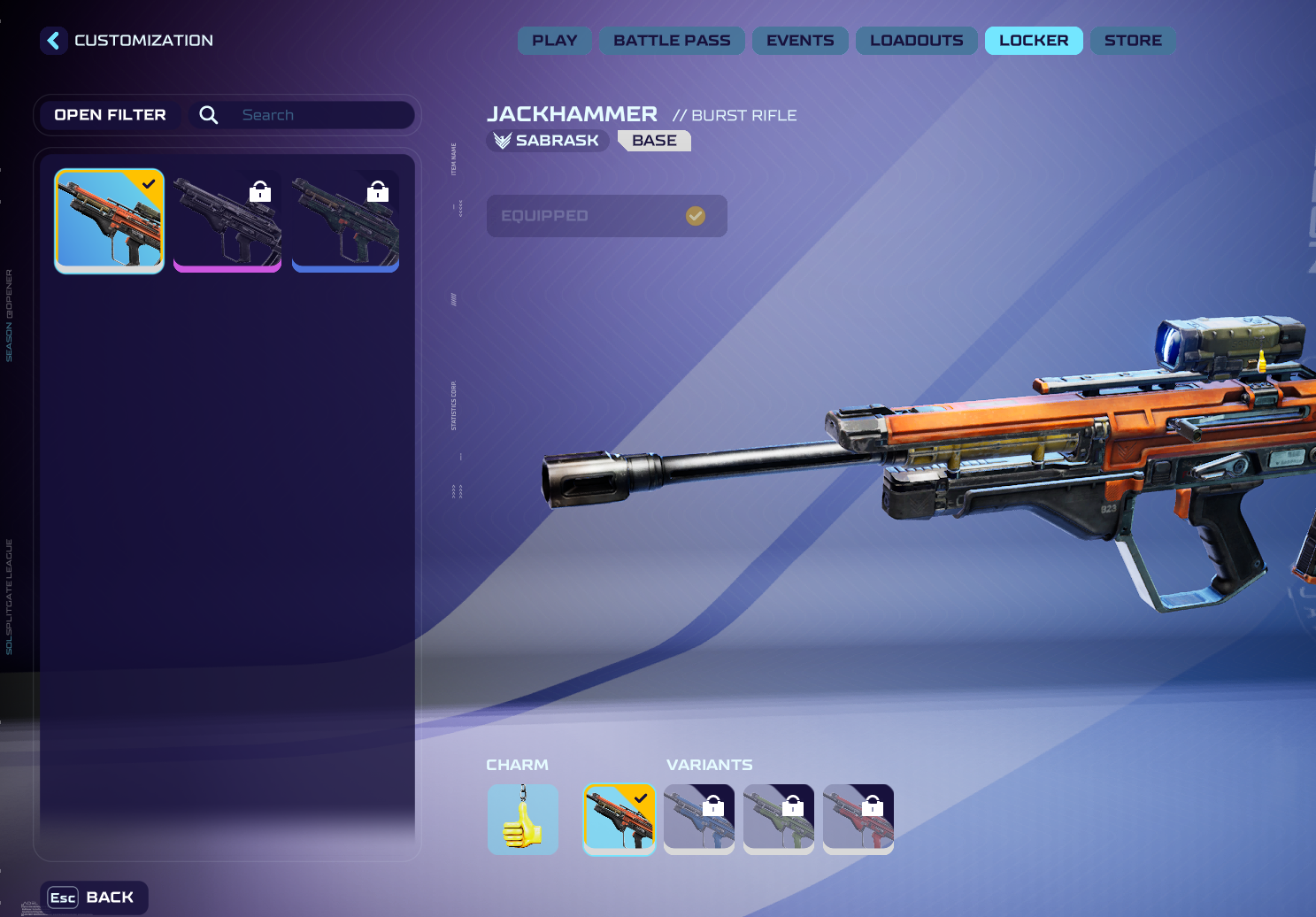Choose the locked blue variant
Image resolution: width=1316 pixels, height=917 pixels.
(699, 820)
